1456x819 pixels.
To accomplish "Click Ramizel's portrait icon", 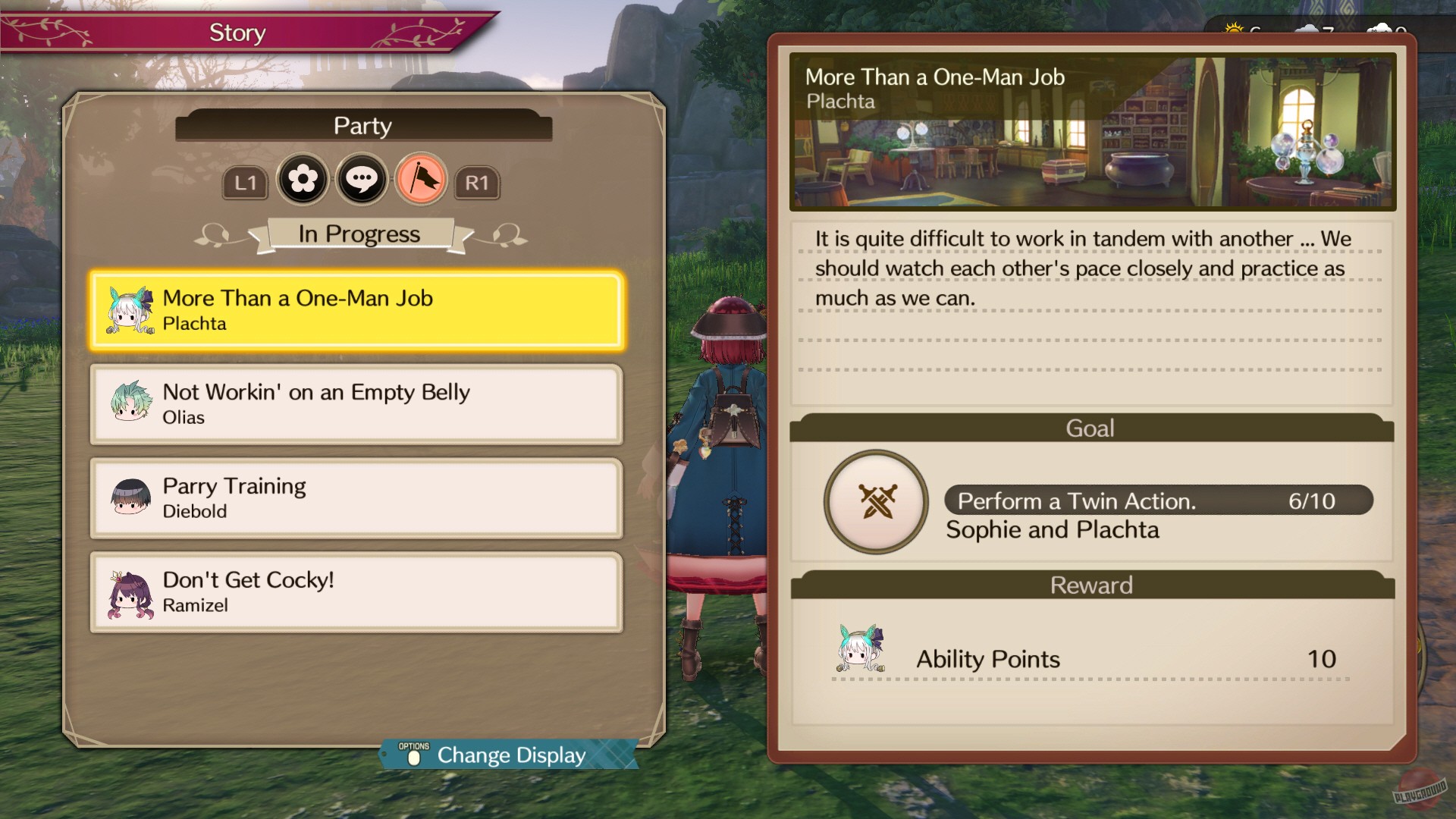I will [131, 592].
